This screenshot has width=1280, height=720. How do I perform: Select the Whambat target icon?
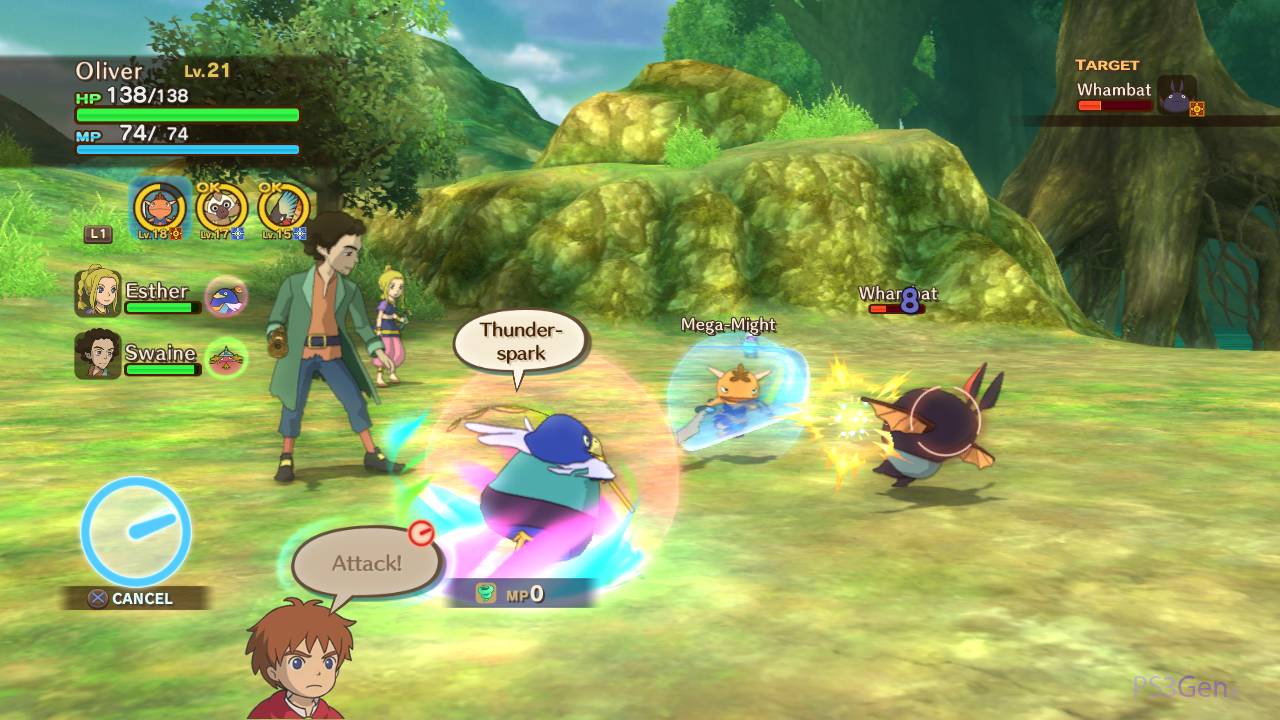point(1177,97)
